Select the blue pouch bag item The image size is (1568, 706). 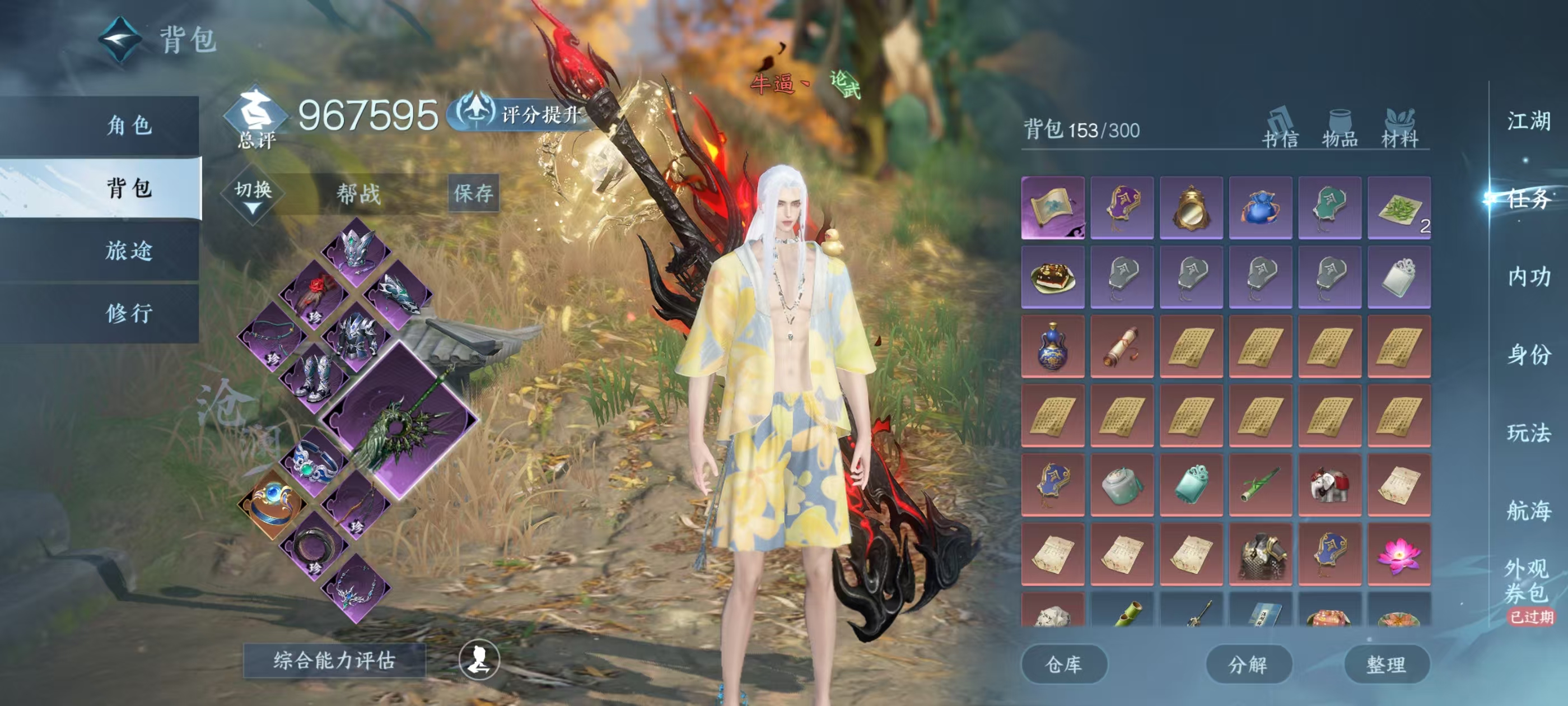click(1260, 208)
